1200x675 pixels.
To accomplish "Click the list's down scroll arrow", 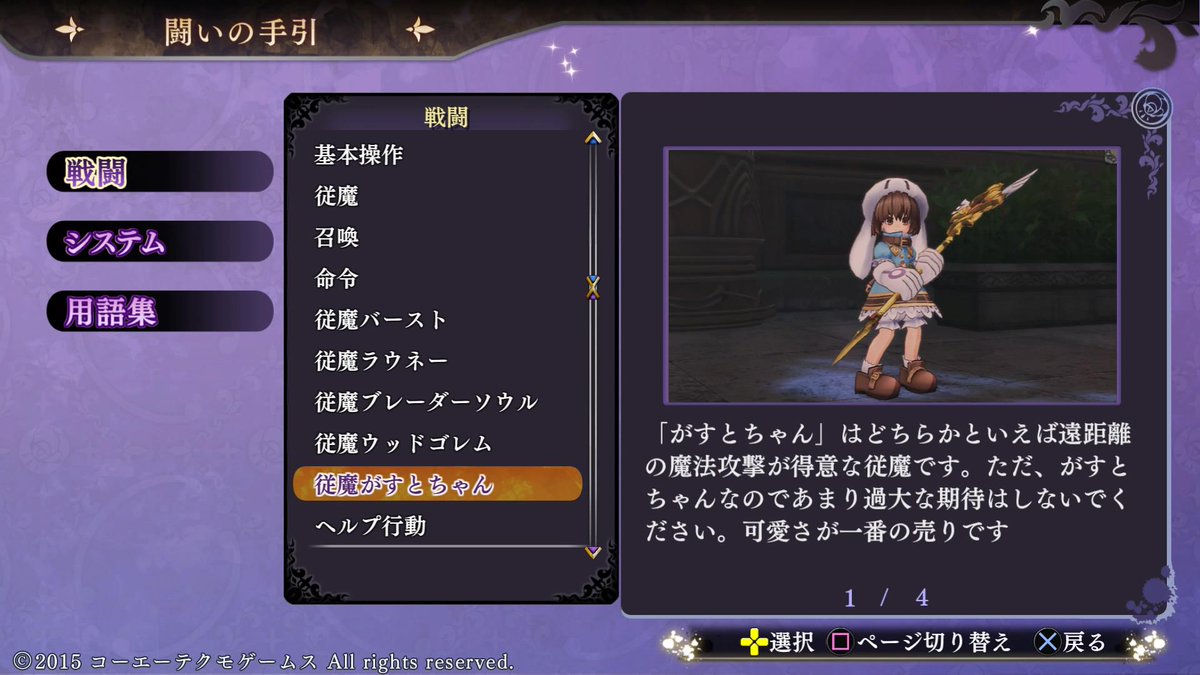I will (593, 551).
